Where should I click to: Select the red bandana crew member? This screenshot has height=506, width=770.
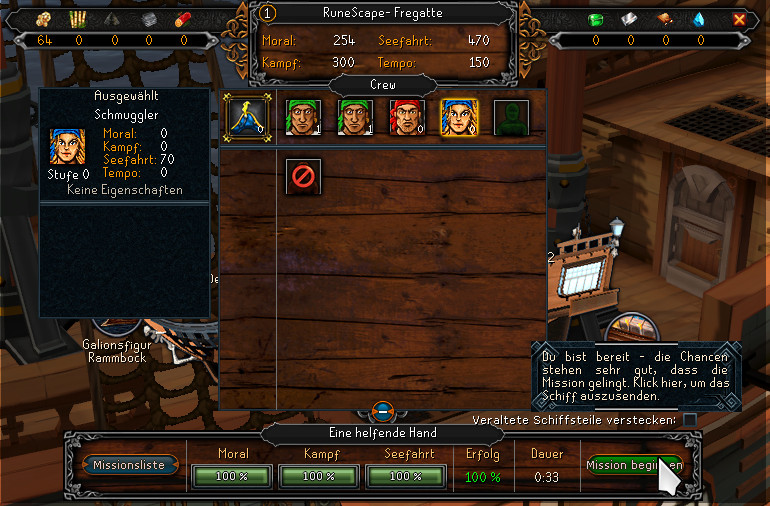pyautogui.click(x=407, y=116)
